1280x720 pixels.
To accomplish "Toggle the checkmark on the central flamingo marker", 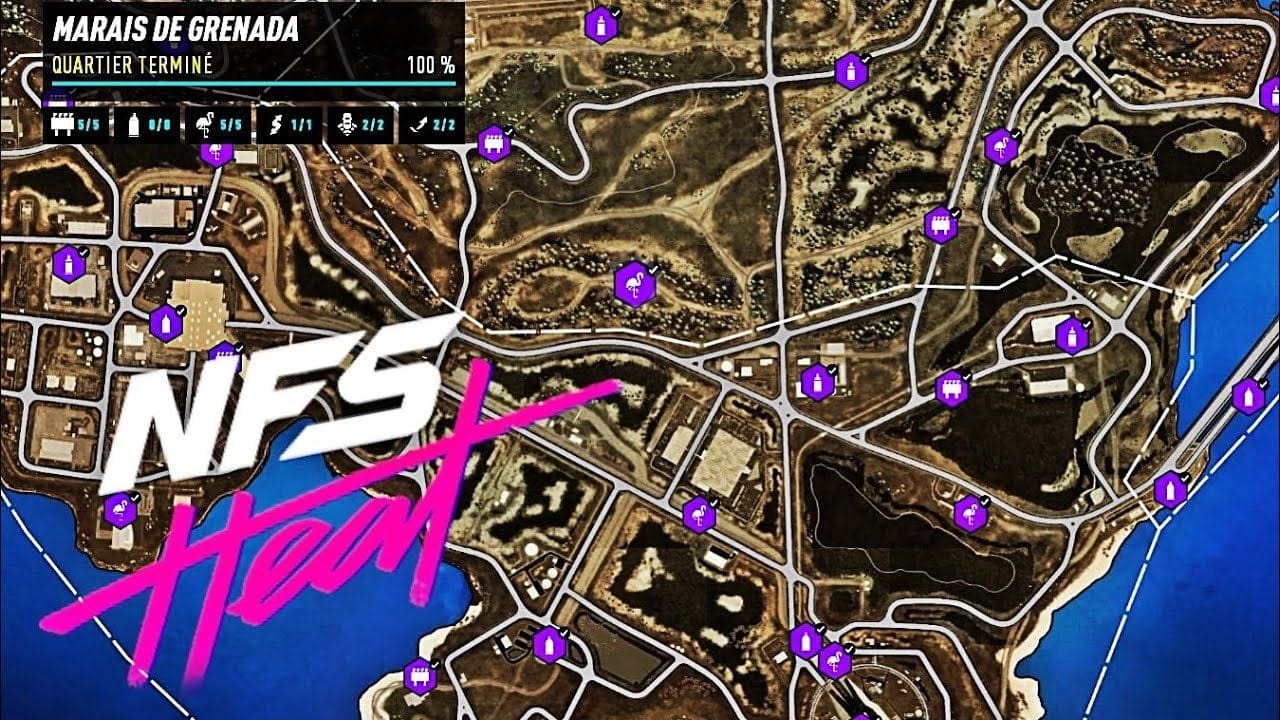I will 655,268.
